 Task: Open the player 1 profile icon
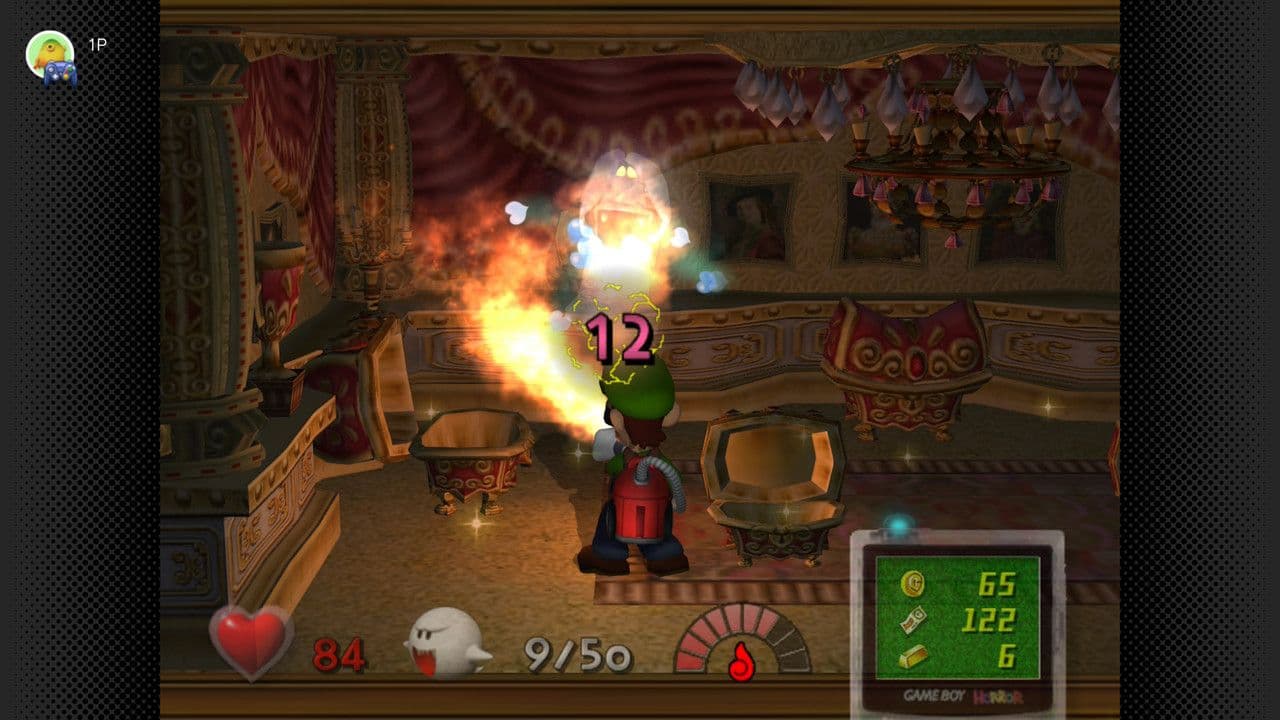(x=51, y=56)
